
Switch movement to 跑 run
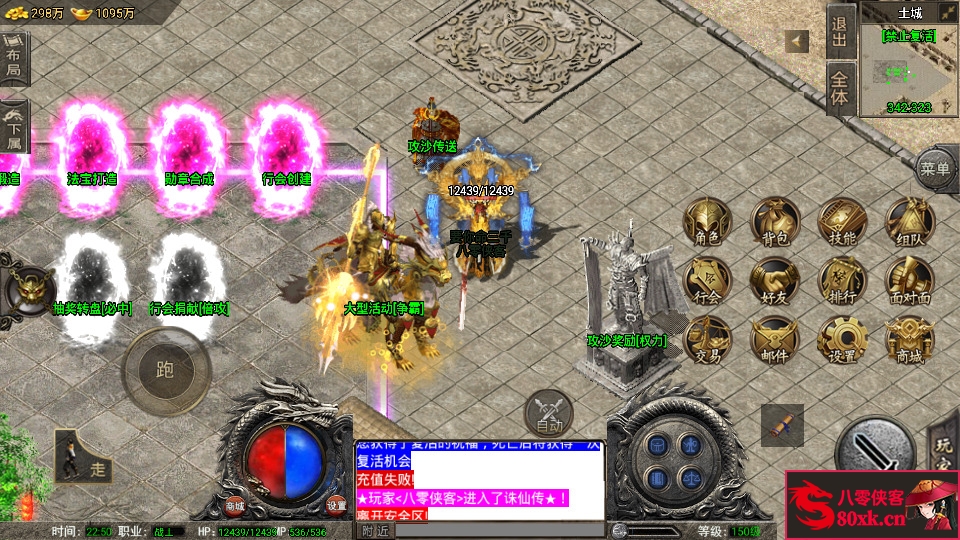coord(165,370)
